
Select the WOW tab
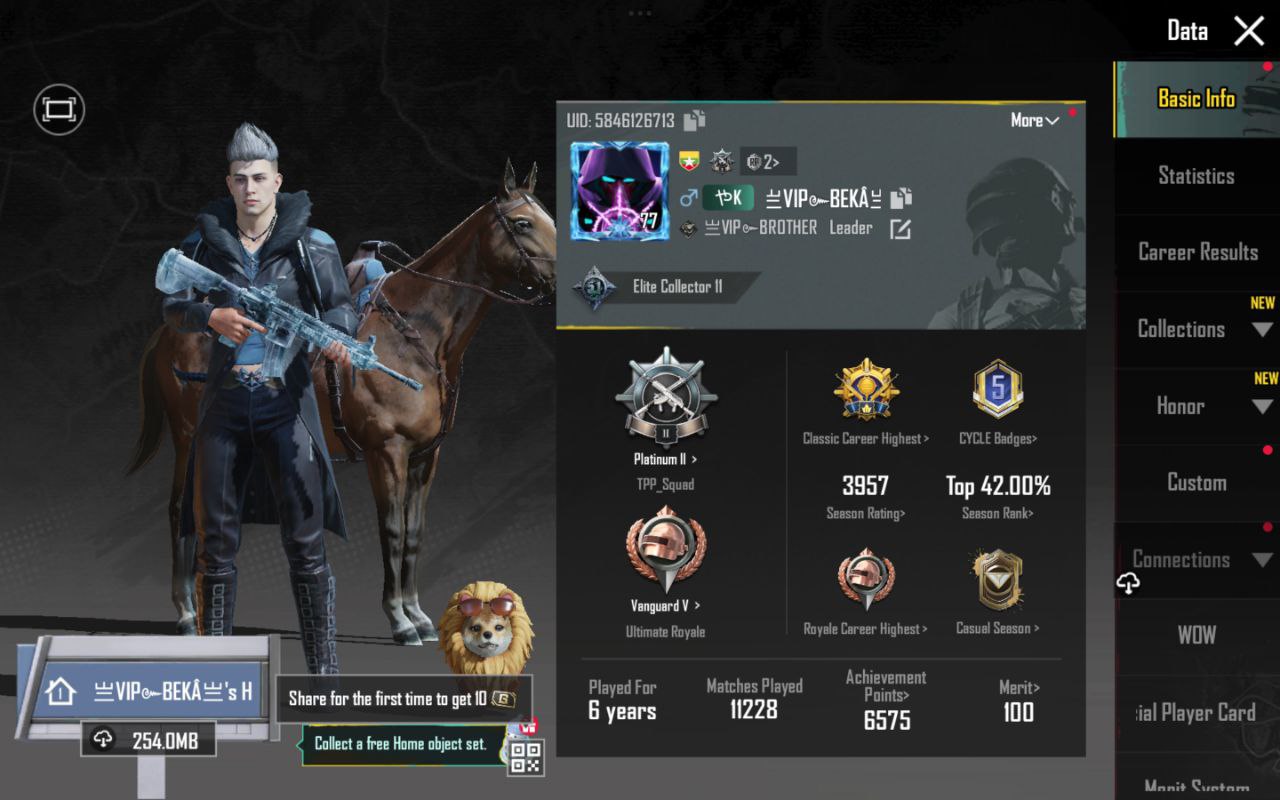1196,635
